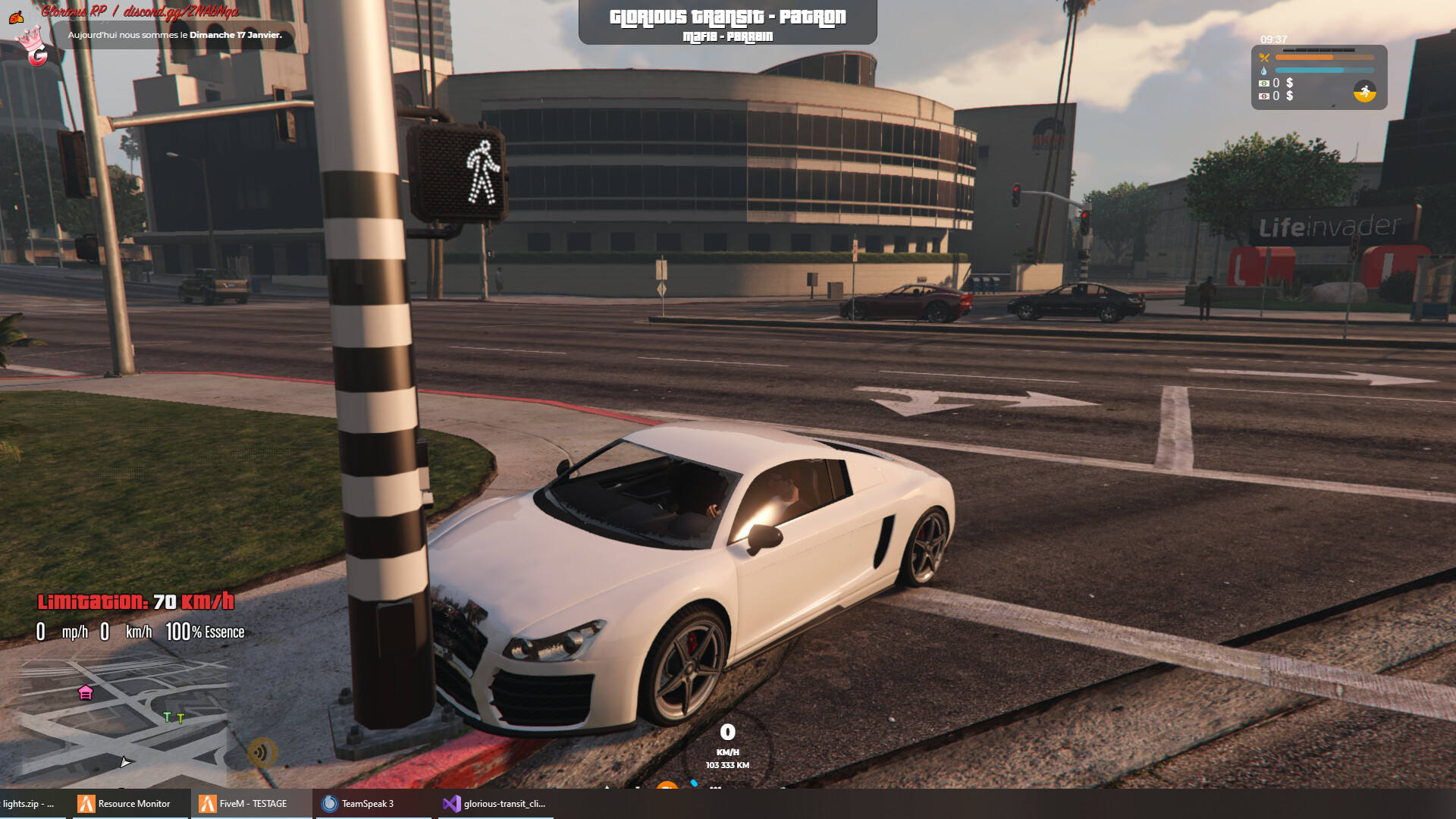Toggle the yellow voice speaker icon
The image size is (1456, 819).
262,752
